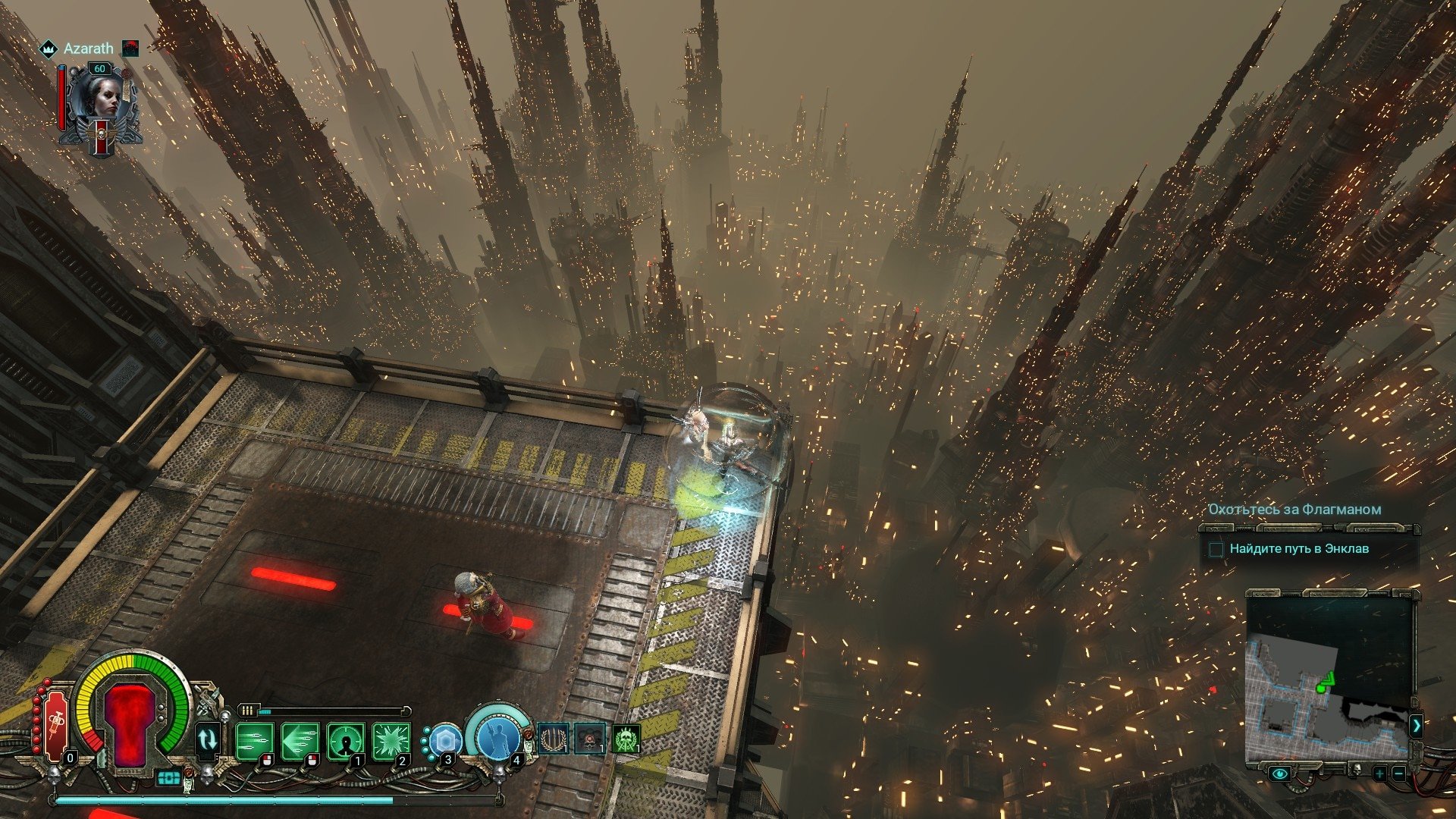This screenshot has width=1456, height=819.
Task: Select the 'Охотьтесь за Флагманом' quest title
Action: click(x=1294, y=510)
